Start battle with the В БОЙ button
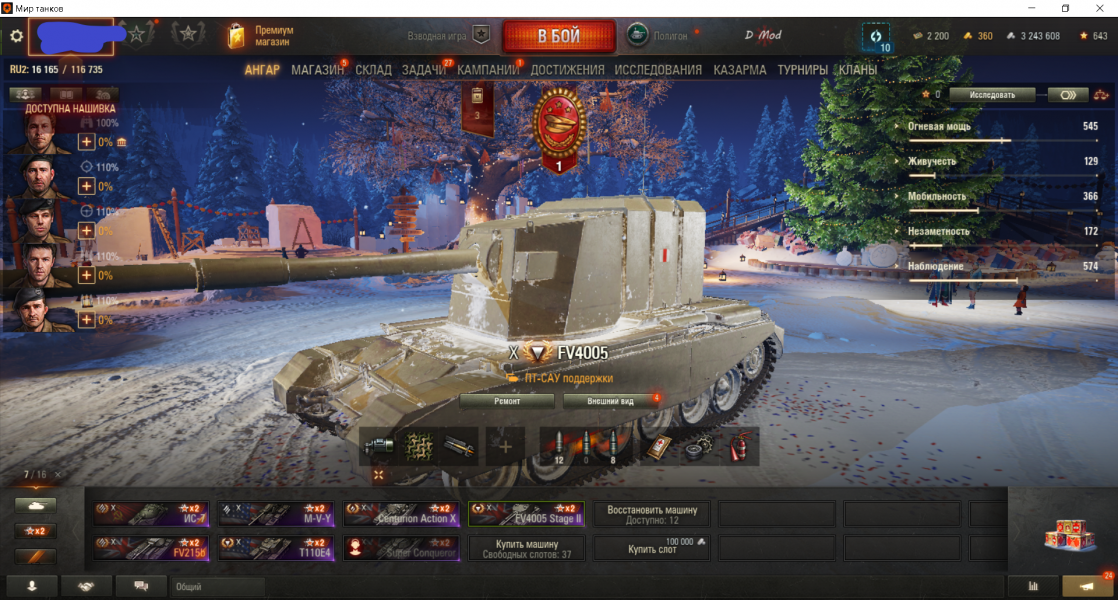Viewport: 1118px width, 600px height. 558,36
